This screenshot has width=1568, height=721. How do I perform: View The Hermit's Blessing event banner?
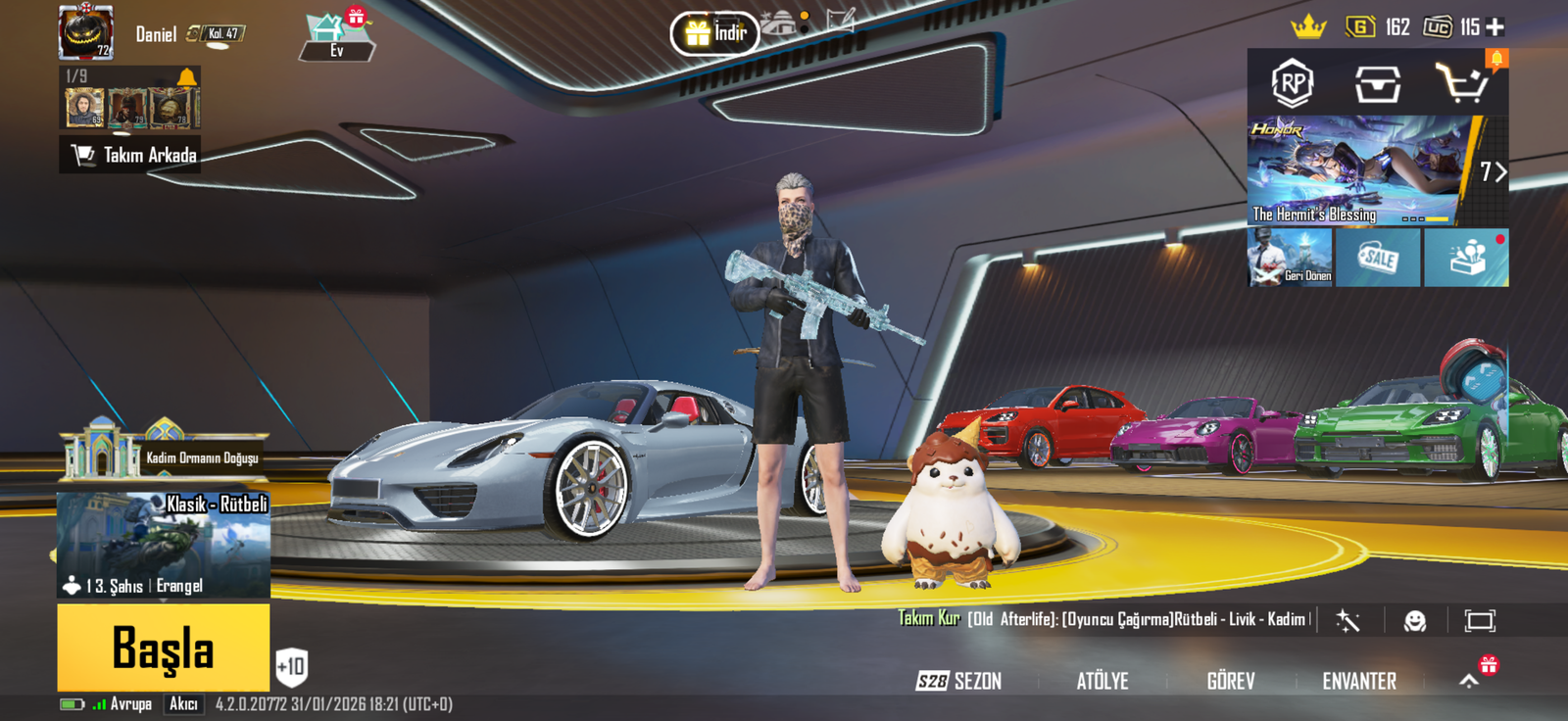[1357, 171]
